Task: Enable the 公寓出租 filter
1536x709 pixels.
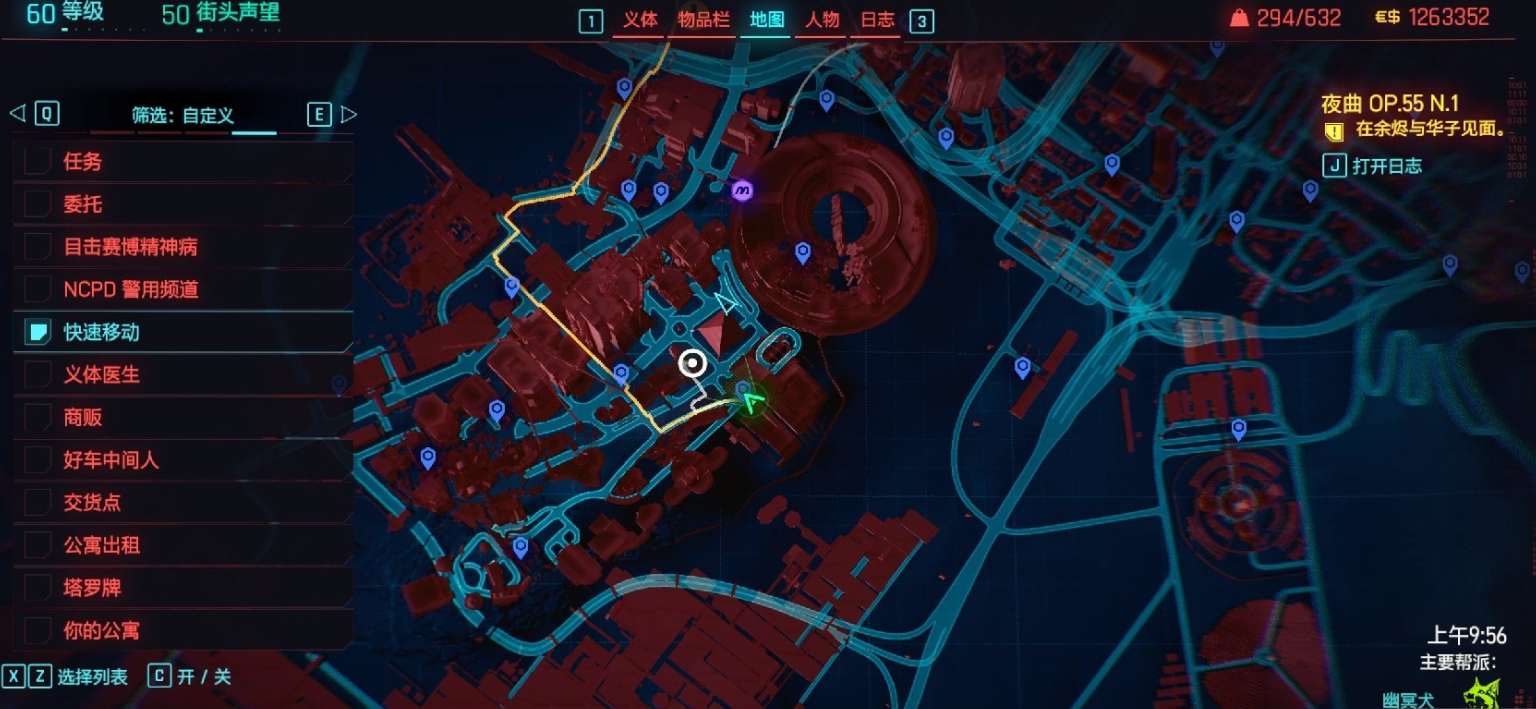Action: point(38,545)
